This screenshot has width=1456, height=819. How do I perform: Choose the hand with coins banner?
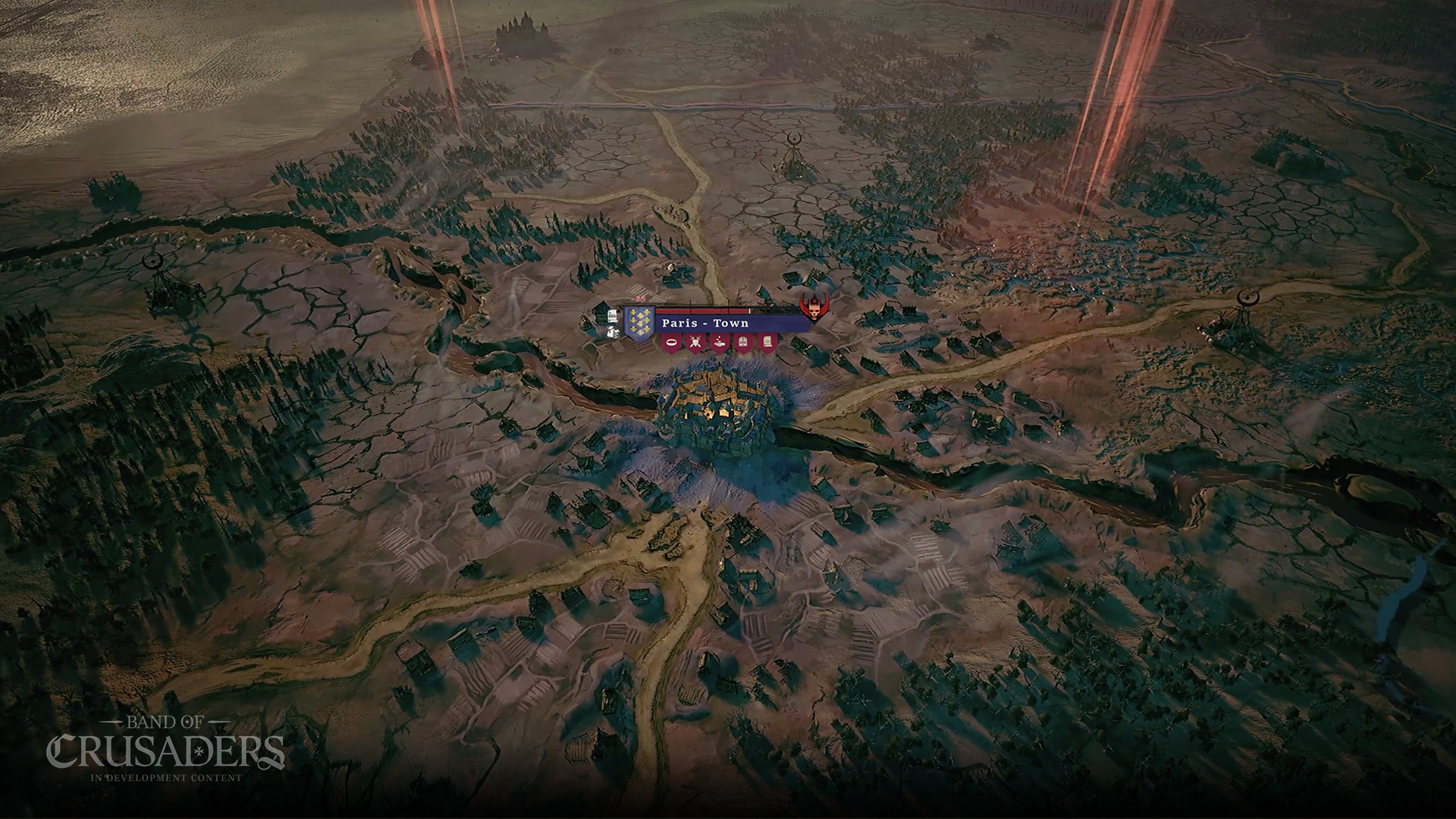pyautogui.click(x=720, y=343)
